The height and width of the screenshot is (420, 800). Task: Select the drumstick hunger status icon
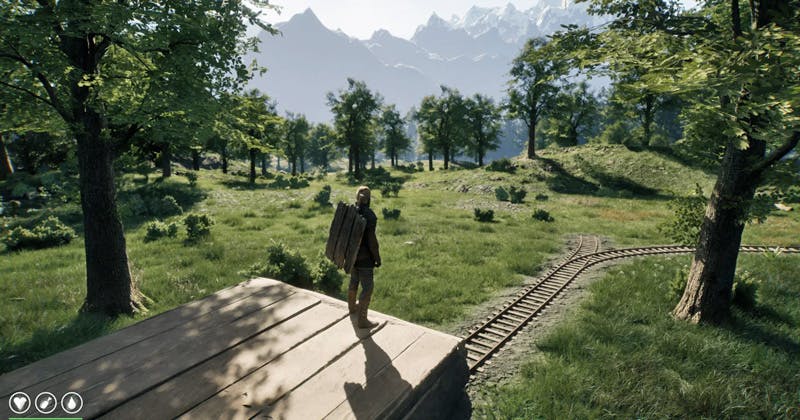click(x=45, y=403)
